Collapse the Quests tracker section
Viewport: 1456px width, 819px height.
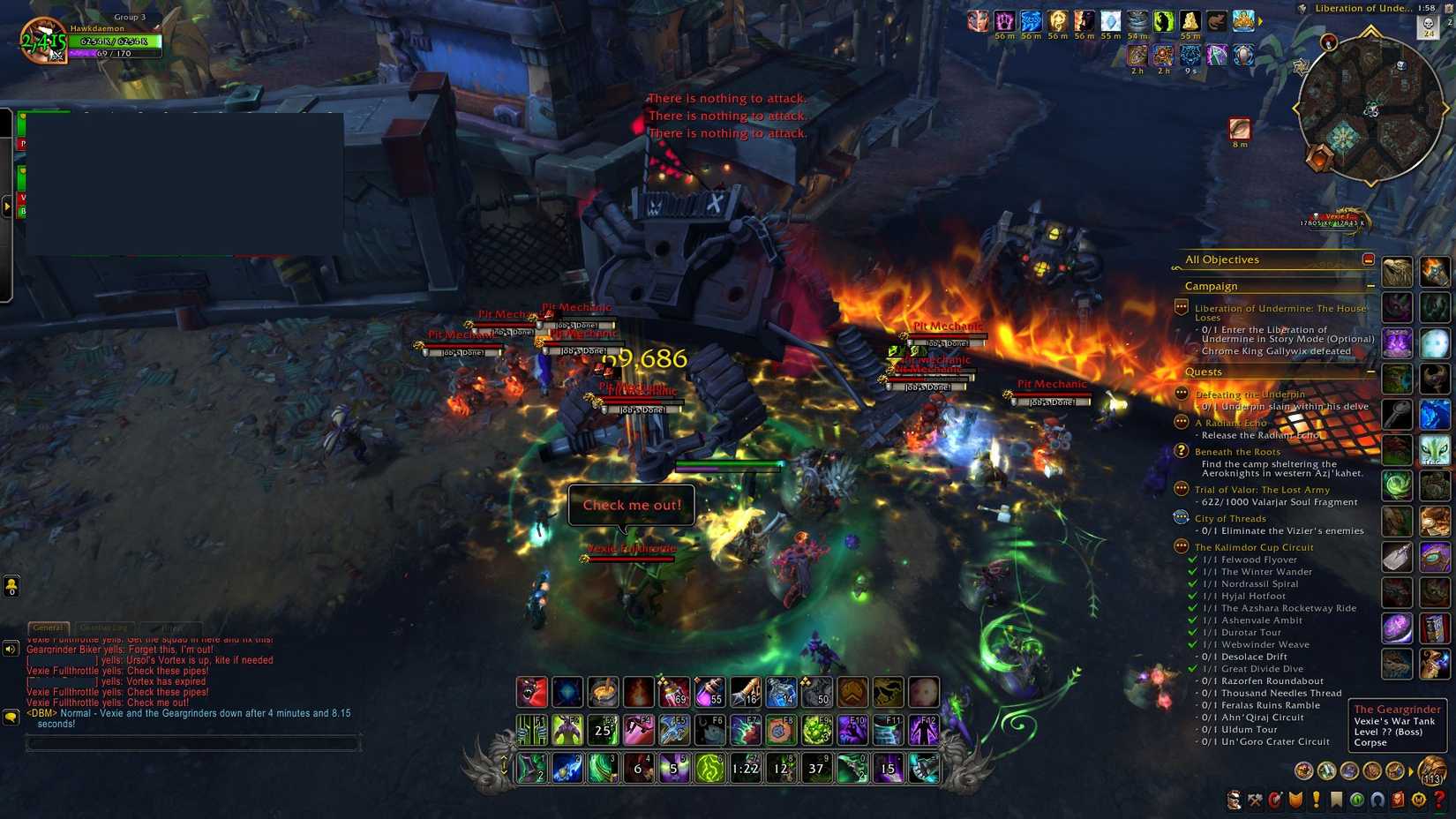click(1370, 372)
